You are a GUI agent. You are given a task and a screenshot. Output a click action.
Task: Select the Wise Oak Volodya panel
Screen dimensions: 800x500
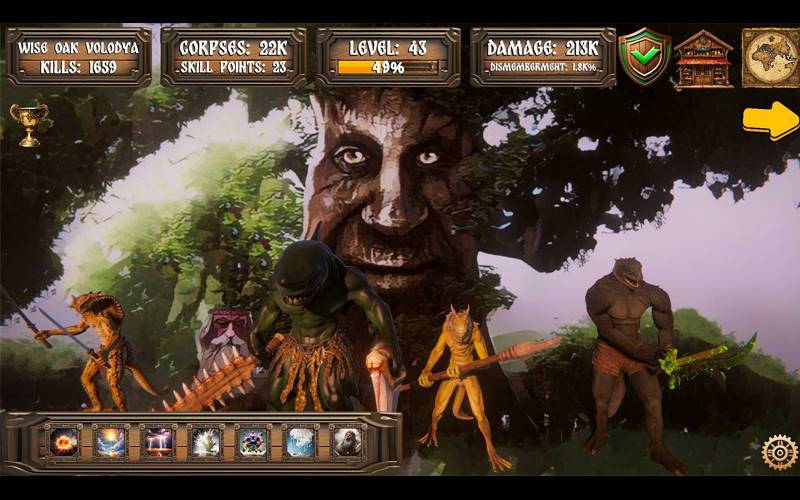tap(78, 57)
